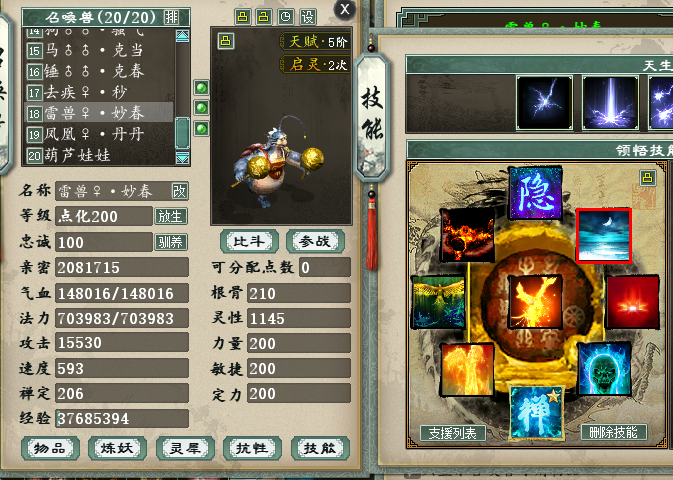Viewport: 673px width, 480px height.
Task: Click the 驯养 tame button
Action: coord(170,242)
